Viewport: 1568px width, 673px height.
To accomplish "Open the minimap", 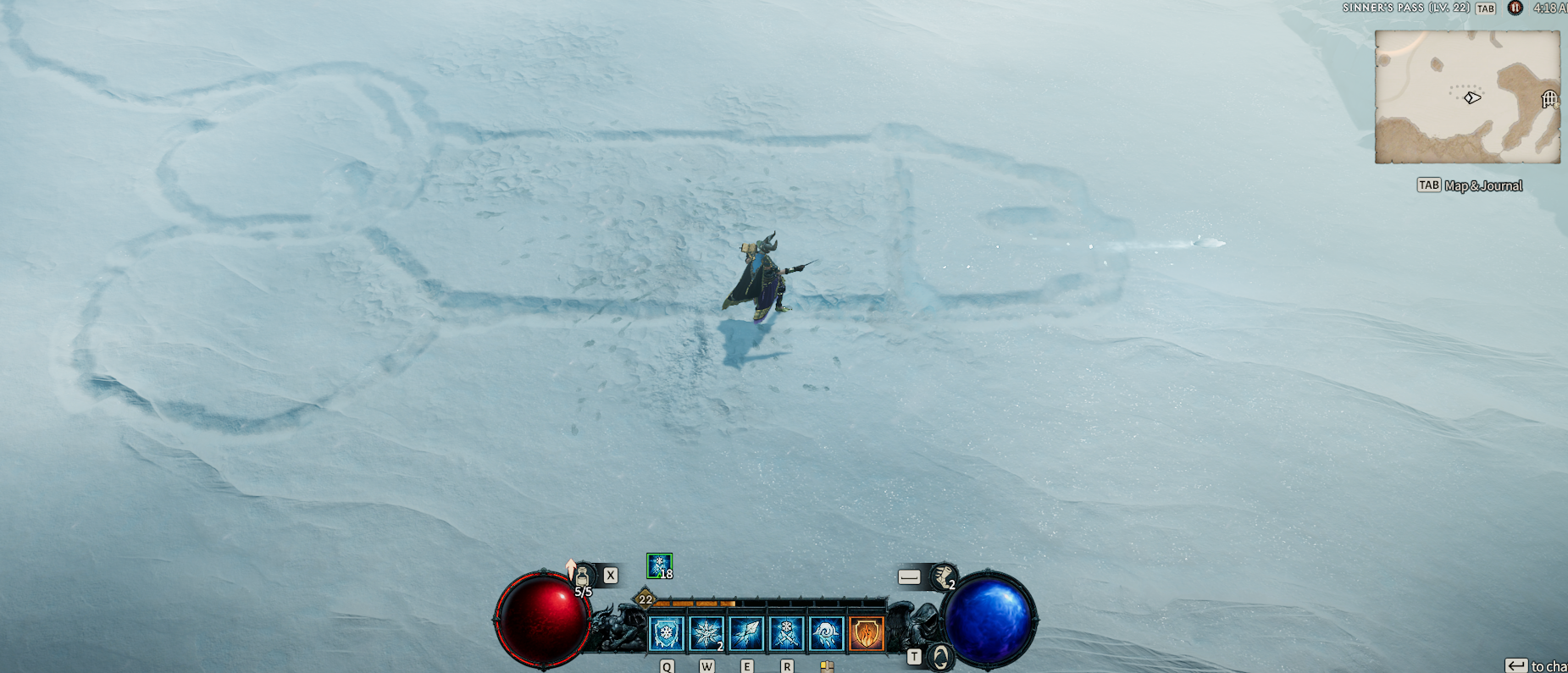I will click(1466, 97).
